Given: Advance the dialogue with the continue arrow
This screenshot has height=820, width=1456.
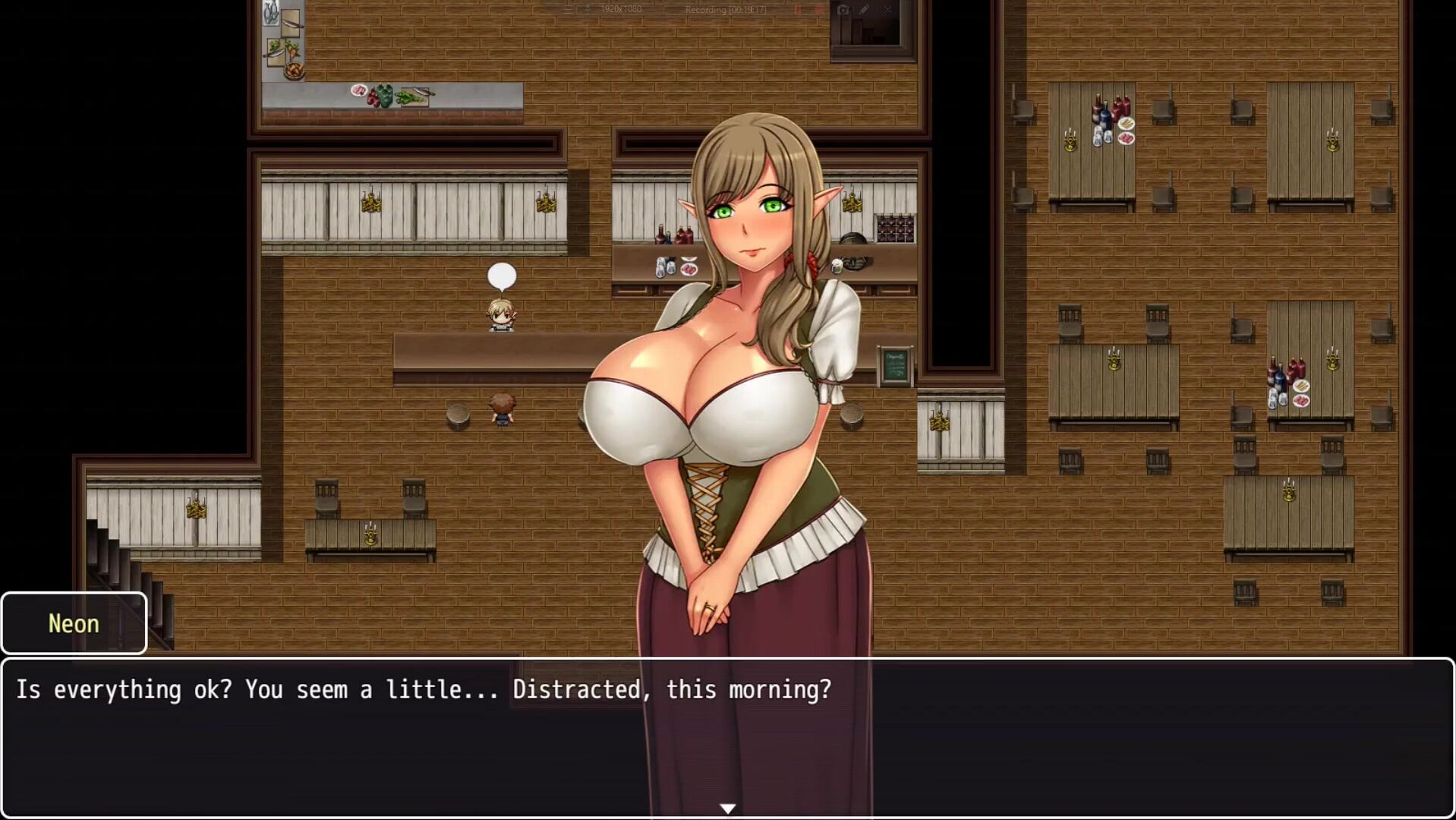Looking at the screenshot, I should (x=727, y=809).
